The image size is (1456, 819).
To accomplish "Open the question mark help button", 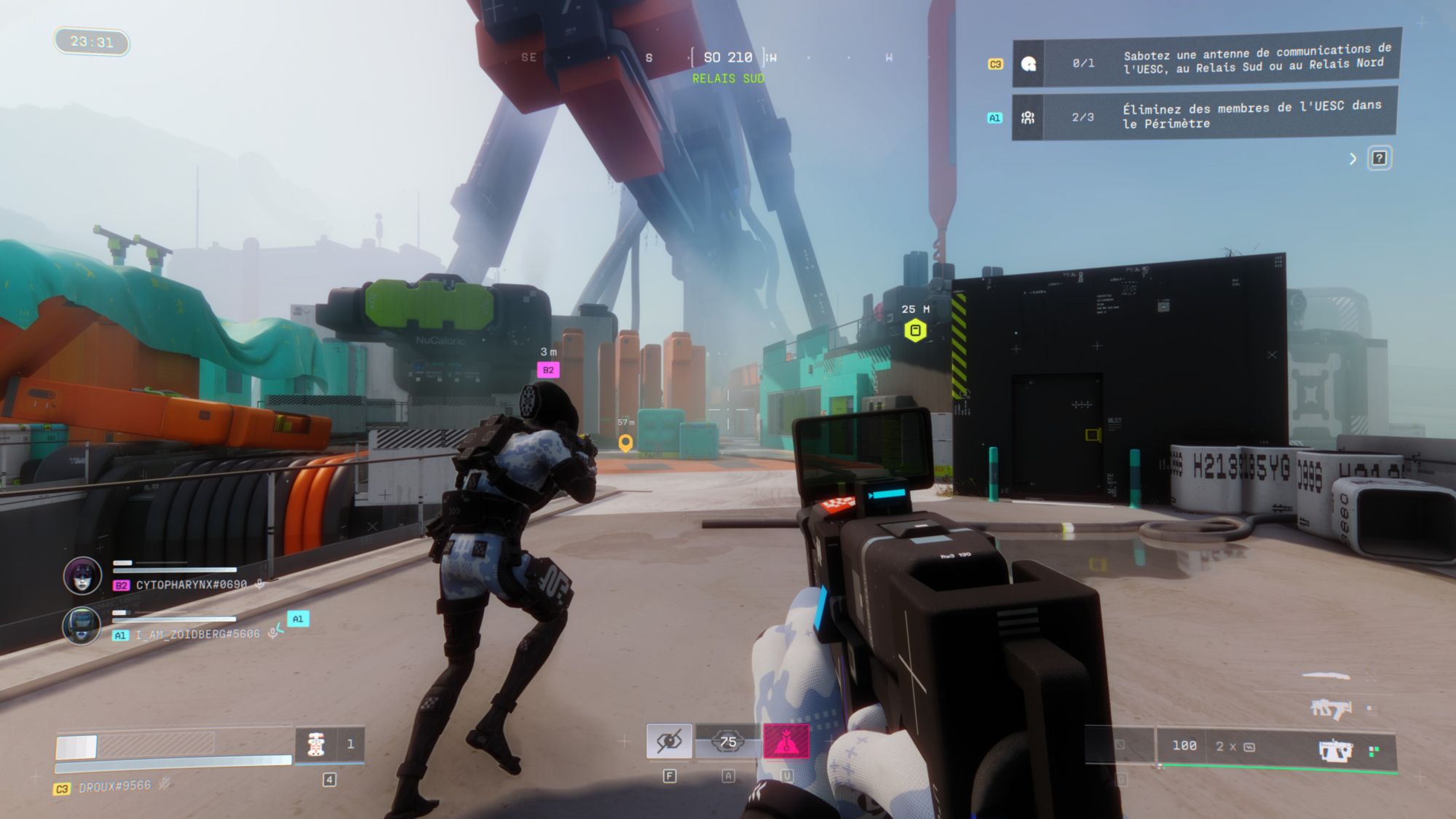I will point(1379,158).
